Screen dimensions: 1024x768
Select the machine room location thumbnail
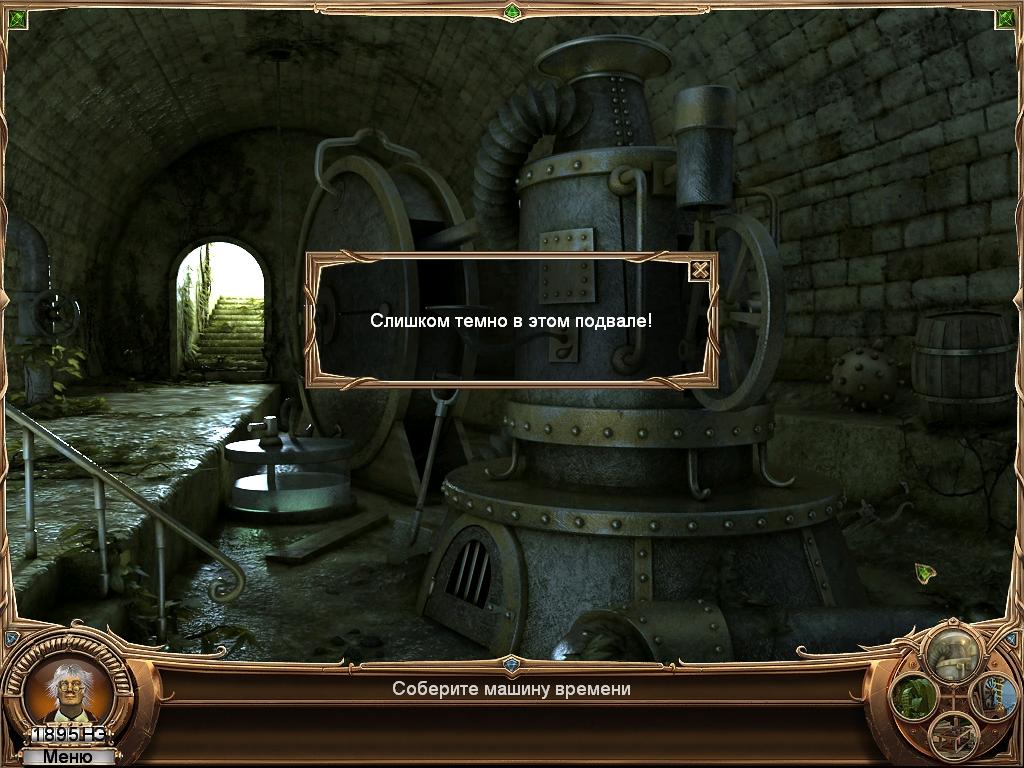(x=952, y=655)
